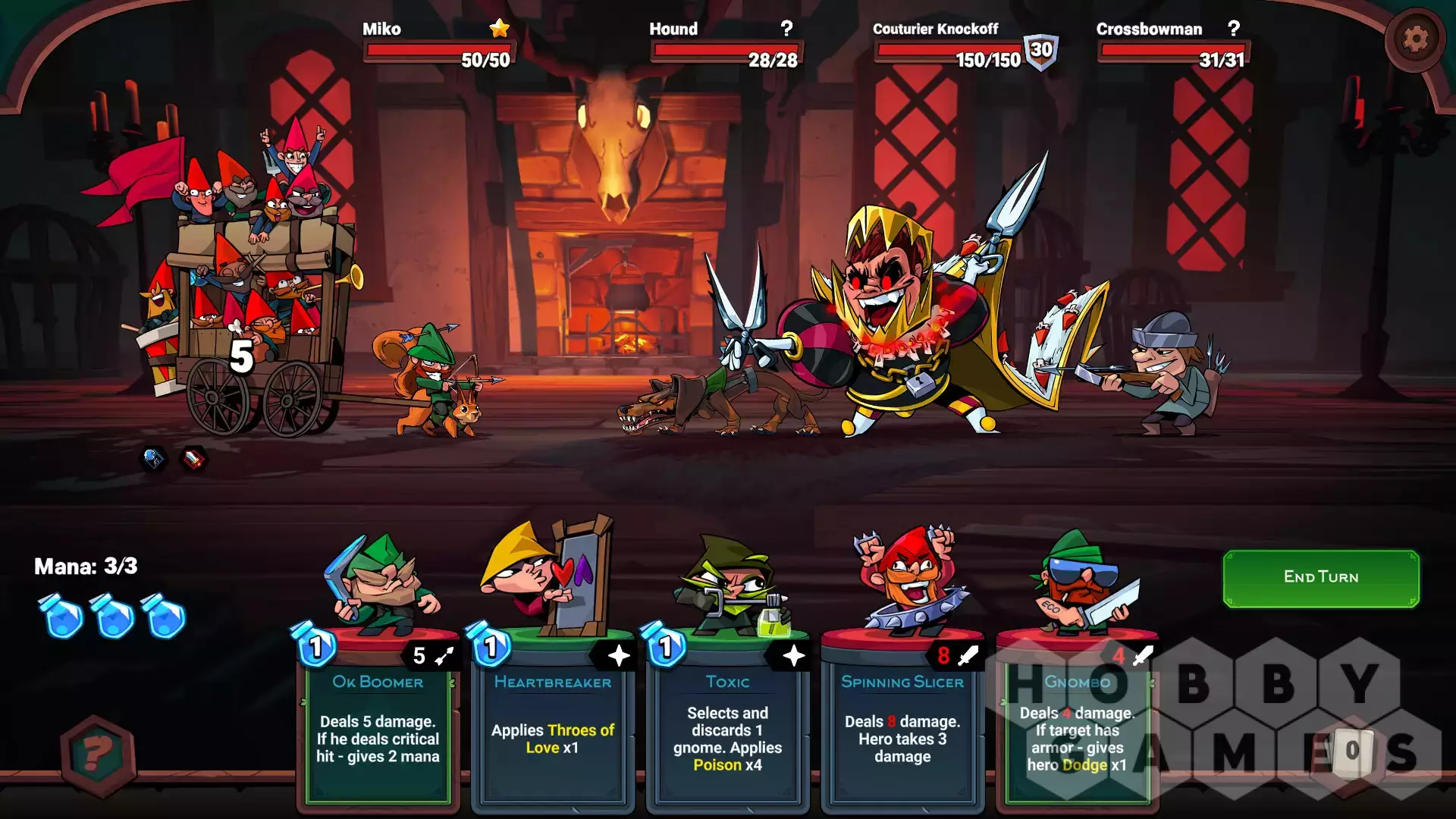This screenshot has width=1456, height=819.
Task: Click Miko's gold star icon
Action: tap(500, 29)
